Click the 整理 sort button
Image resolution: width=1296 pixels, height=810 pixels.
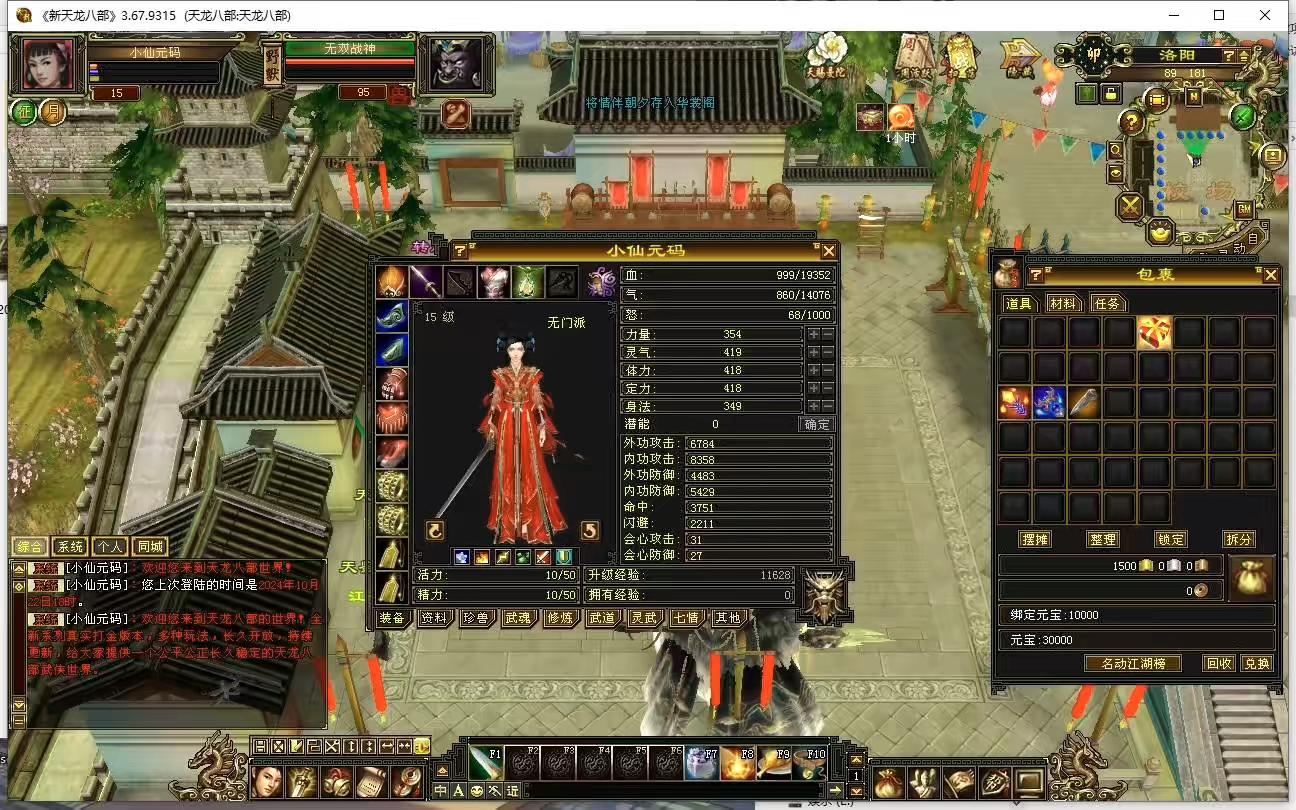1103,539
